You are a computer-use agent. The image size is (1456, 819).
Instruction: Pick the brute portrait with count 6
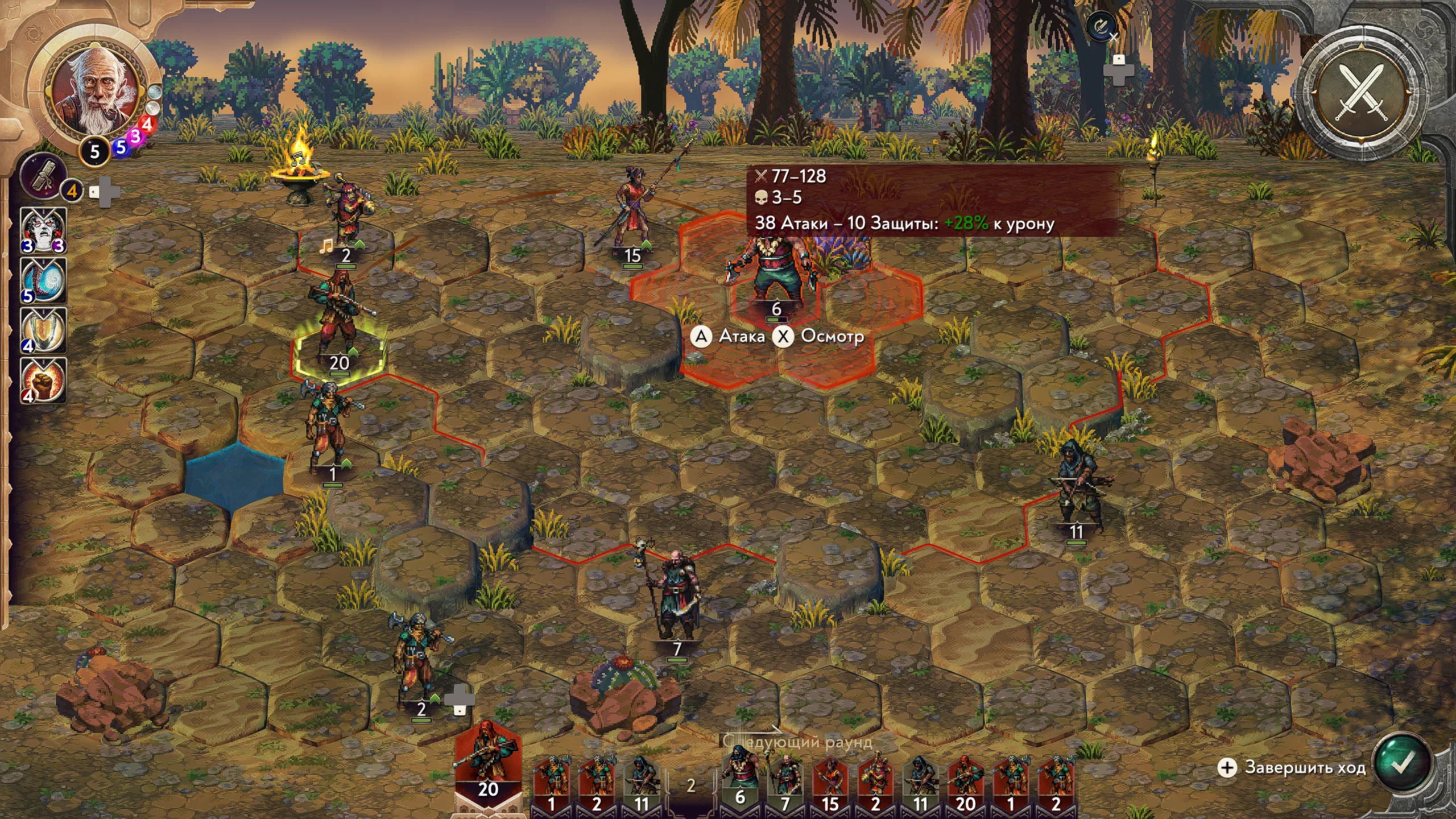pos(739,779)
